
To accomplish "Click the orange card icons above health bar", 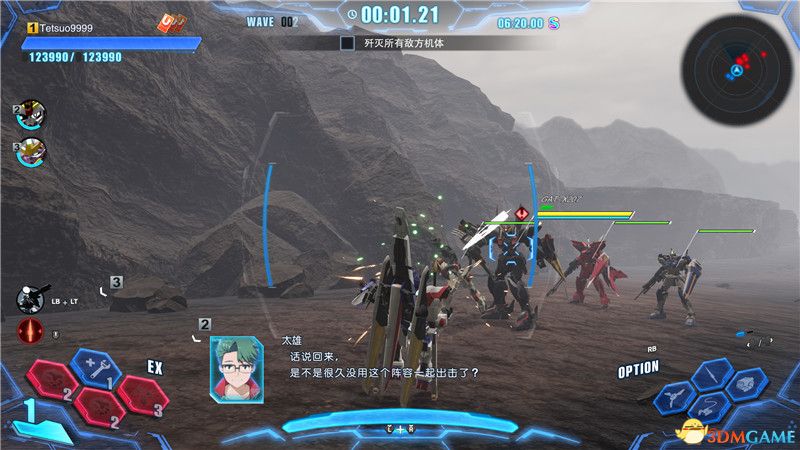I will 172,22.
